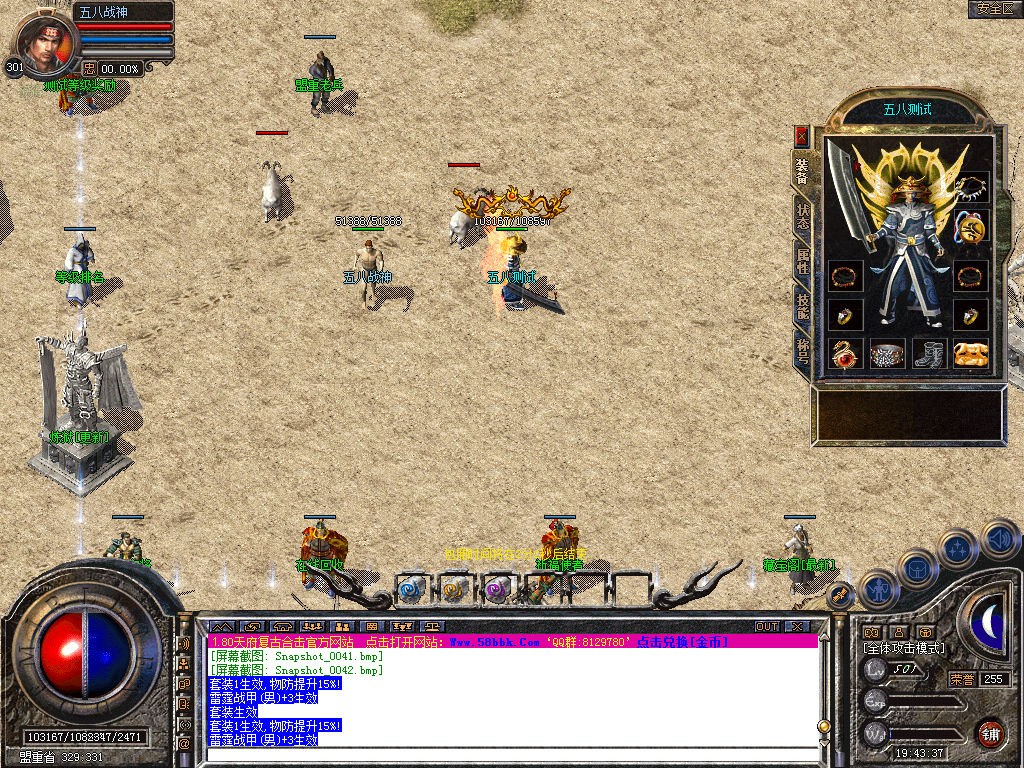Click the silver studded belt slot
The image size is (1024, 768).
pyautogui.click(x=888, y=353)
